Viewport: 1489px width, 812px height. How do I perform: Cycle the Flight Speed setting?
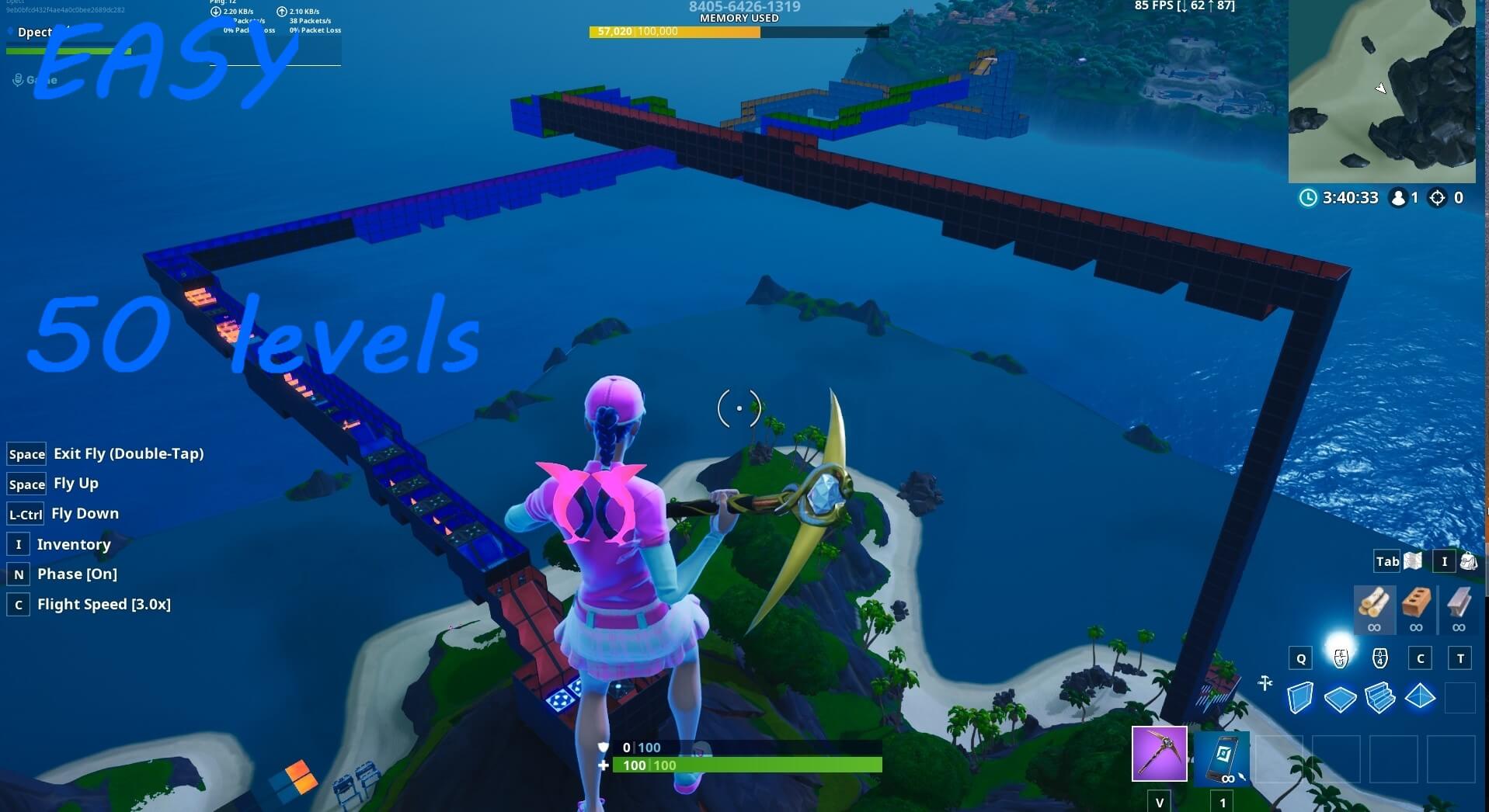[x=17, y=604]
